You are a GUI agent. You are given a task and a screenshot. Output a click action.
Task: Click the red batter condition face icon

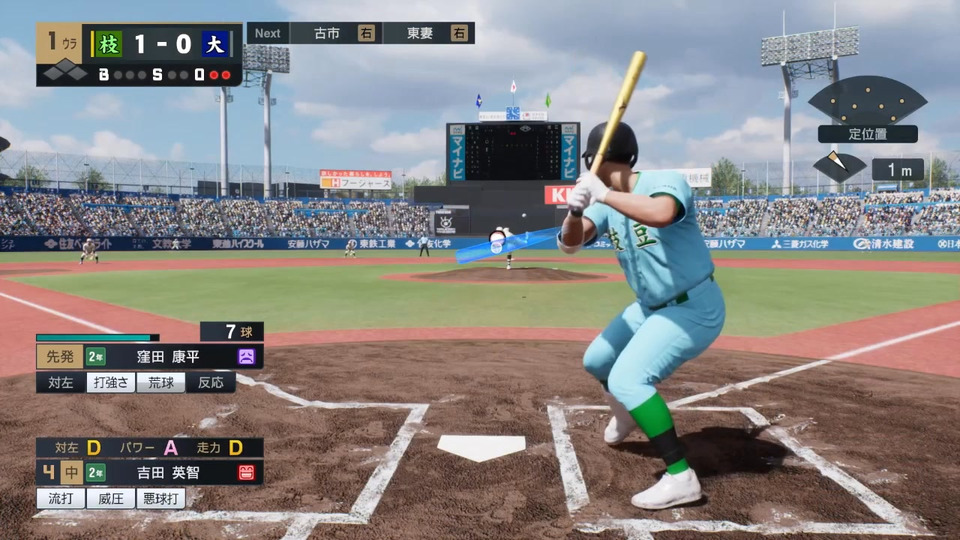246,472
